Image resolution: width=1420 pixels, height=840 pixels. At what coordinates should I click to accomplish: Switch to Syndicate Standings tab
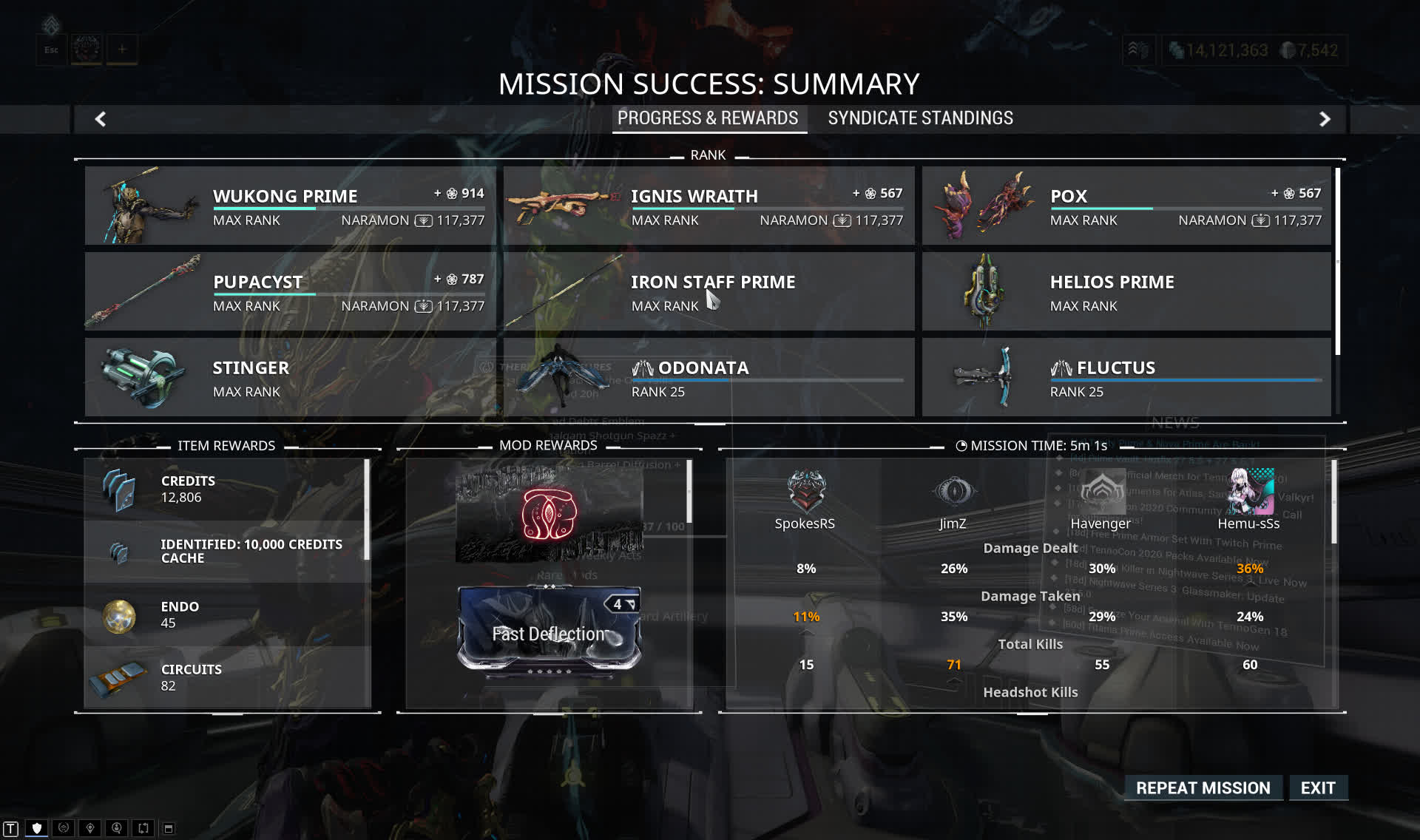pos(920,118)
